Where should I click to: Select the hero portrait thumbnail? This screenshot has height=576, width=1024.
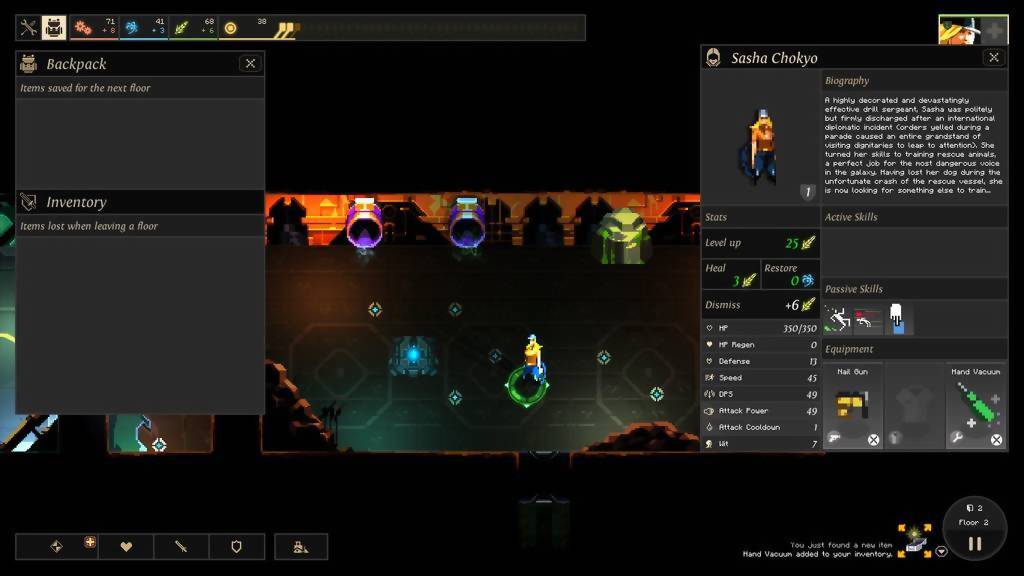[x=960, y=30]
